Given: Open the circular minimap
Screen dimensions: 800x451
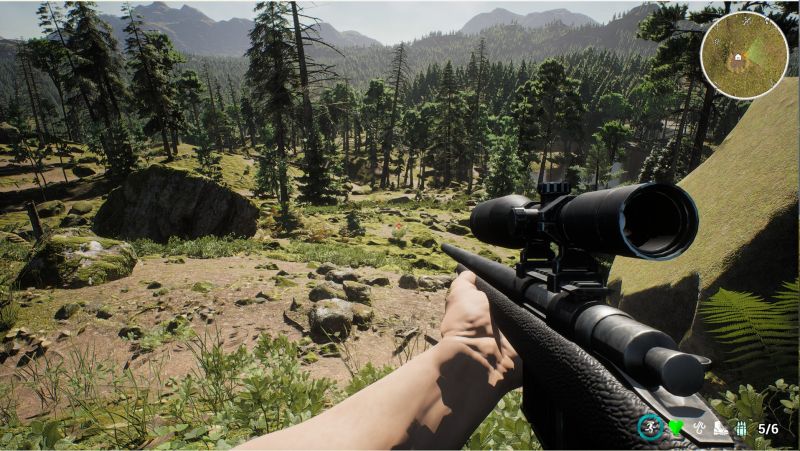Looking at the screenshot, I should point(744,55).
